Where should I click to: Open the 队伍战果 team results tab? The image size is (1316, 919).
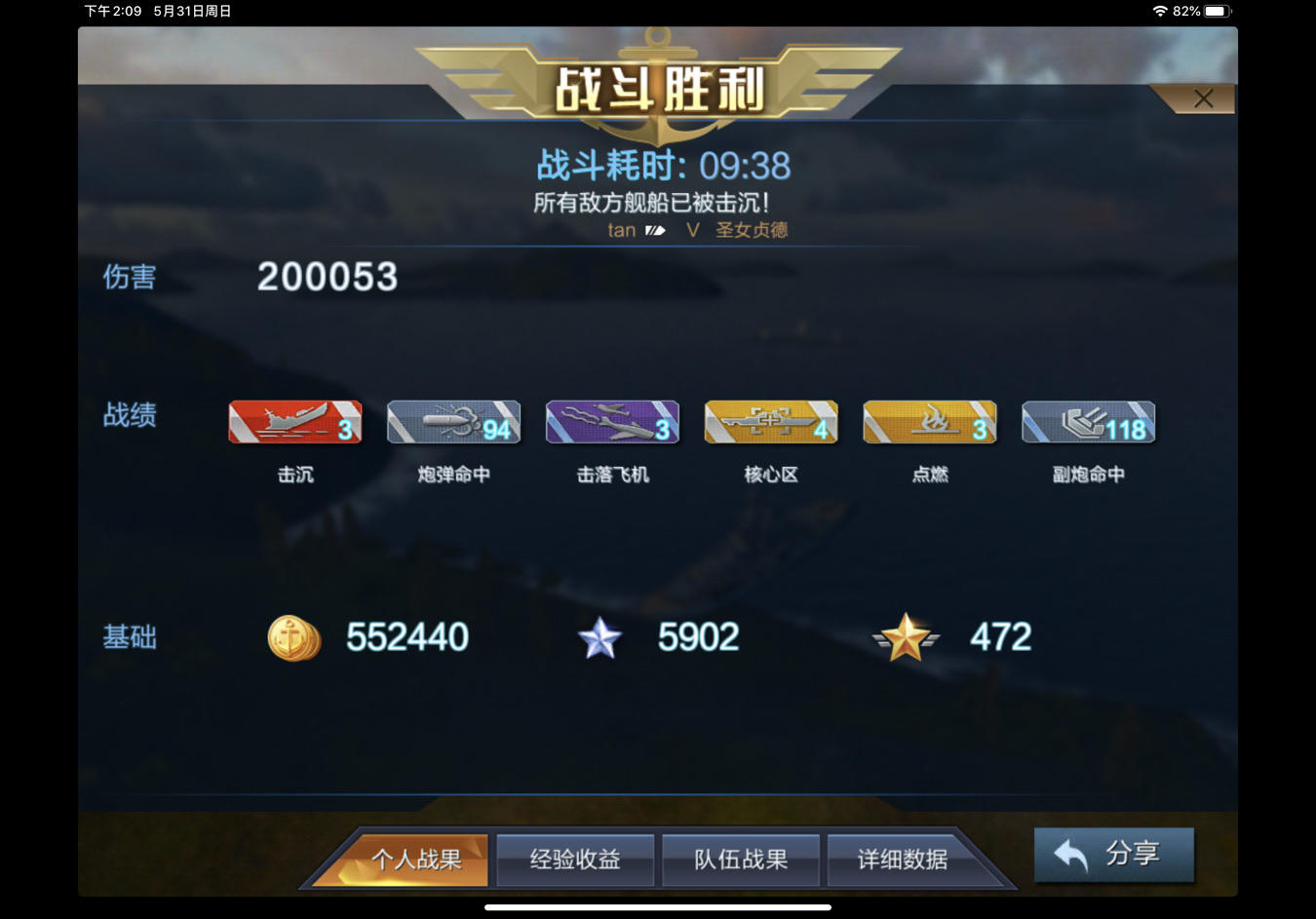click(741, 860)
